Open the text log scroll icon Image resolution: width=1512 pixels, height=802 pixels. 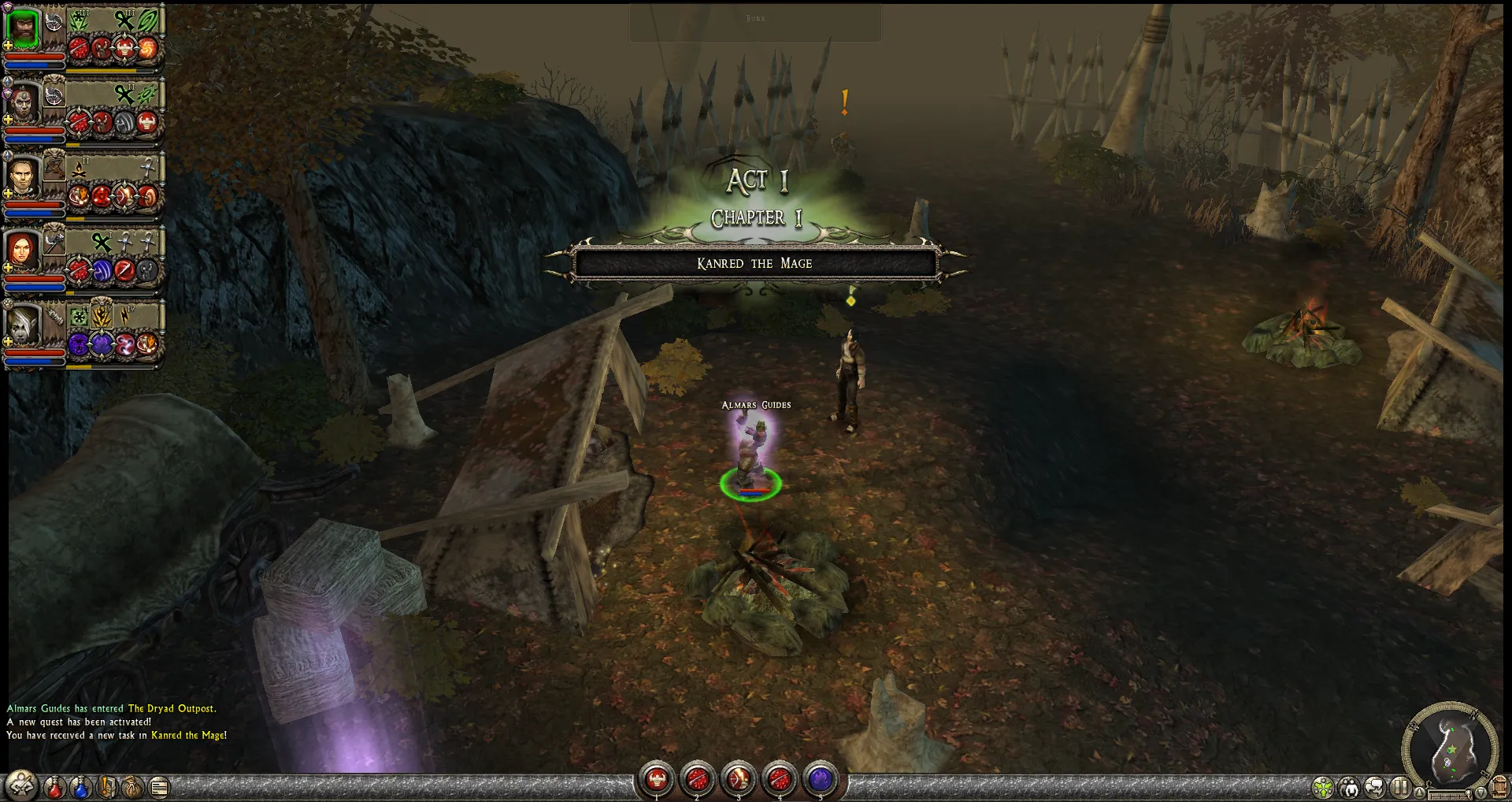[x=159, y=786]
